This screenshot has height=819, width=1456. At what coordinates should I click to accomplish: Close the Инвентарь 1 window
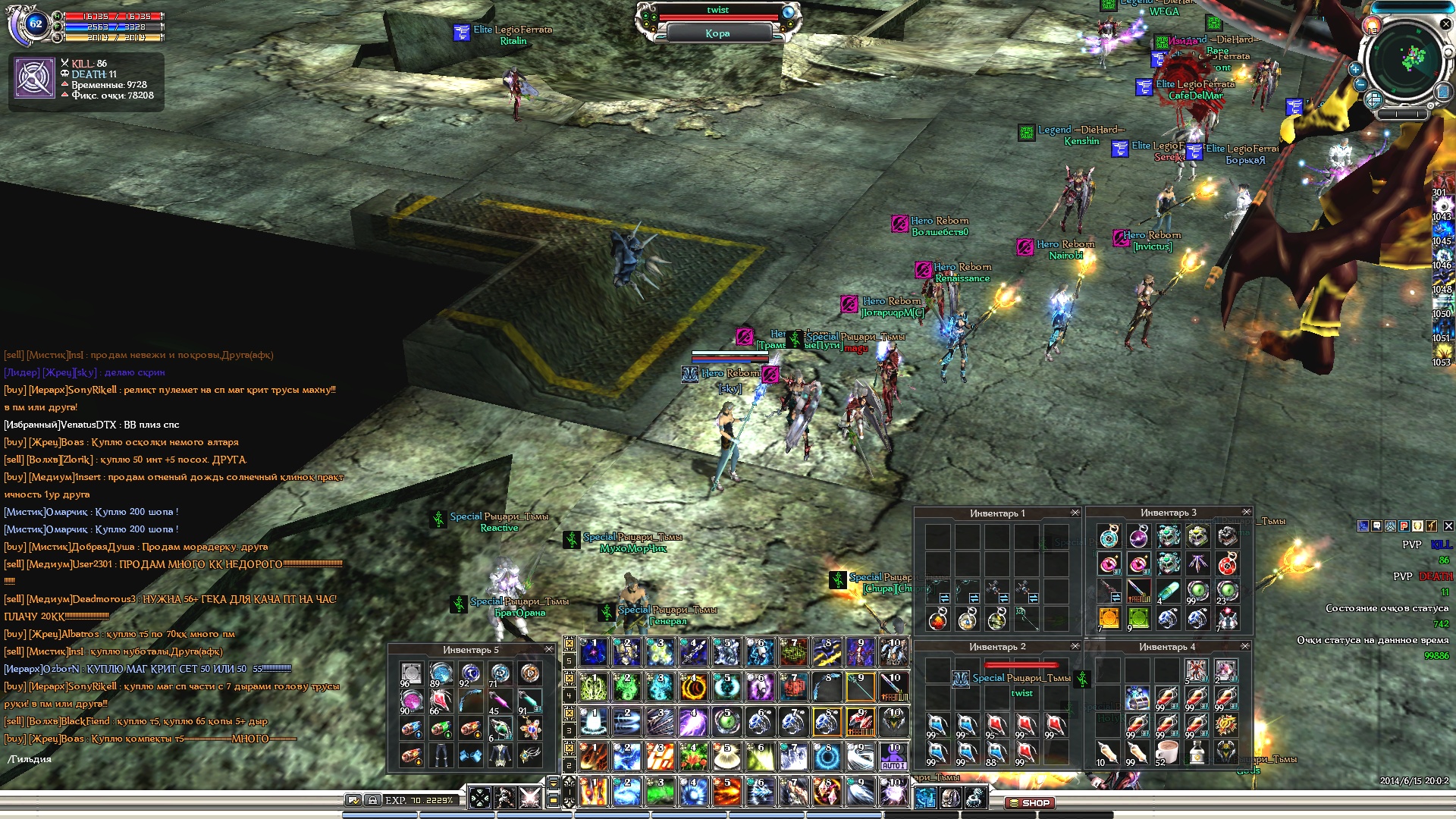coord(1075,513)
